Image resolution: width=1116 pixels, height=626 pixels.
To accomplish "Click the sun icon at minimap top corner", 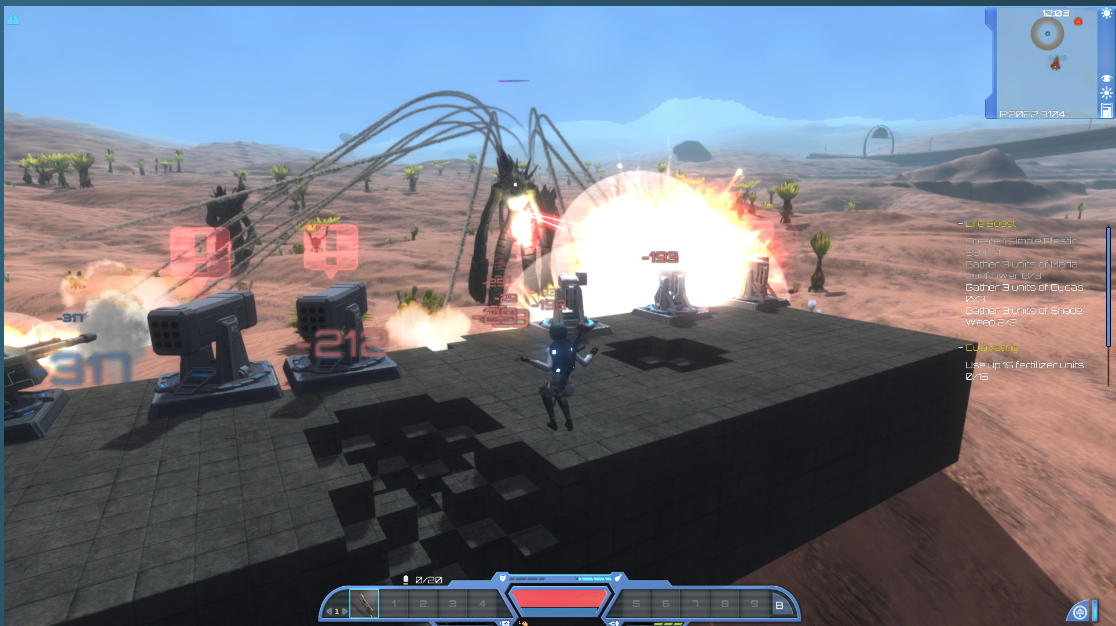I will click(x=1106, y=14).
